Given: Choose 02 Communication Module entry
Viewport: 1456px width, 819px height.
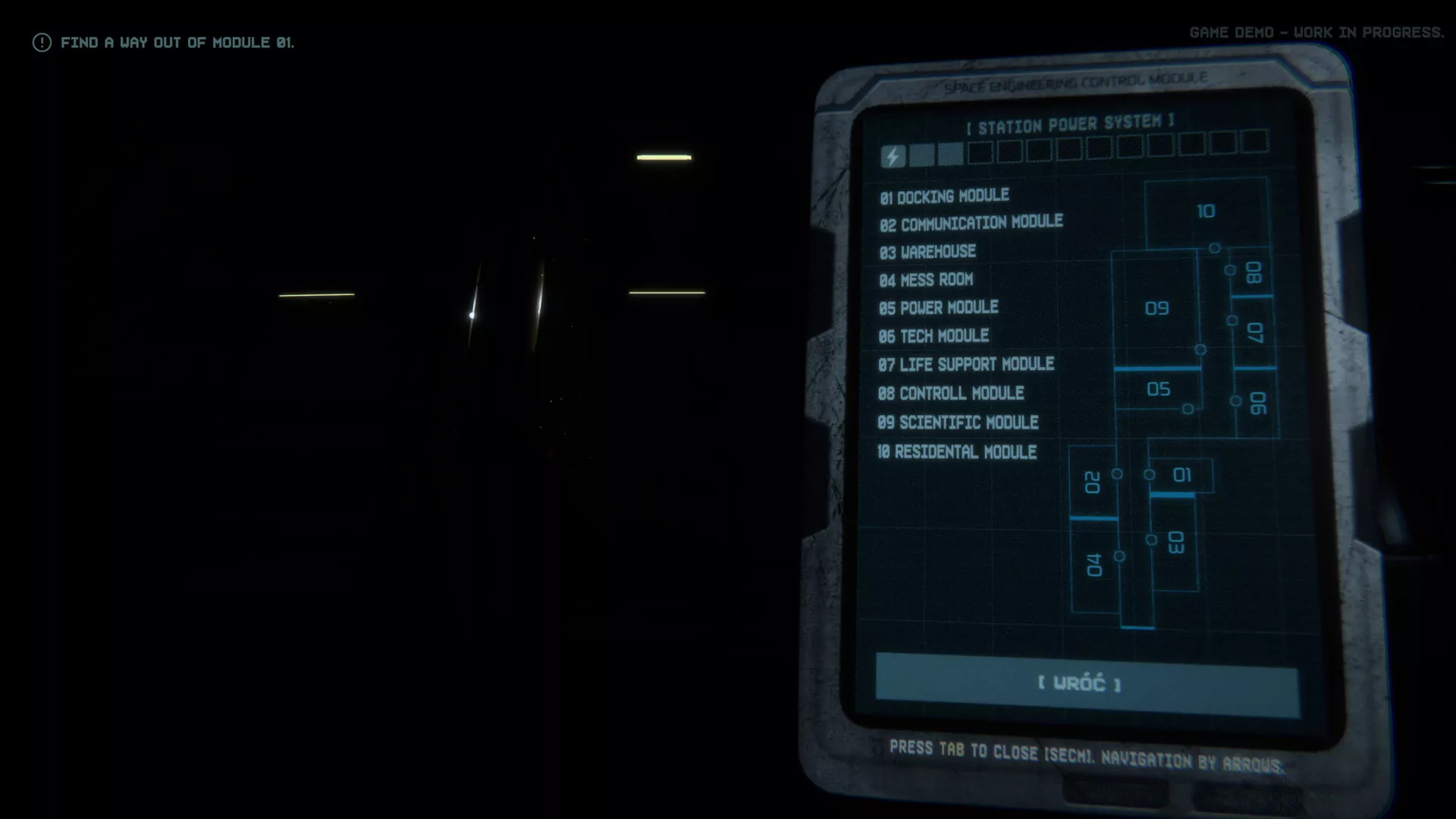Looking at the screenshot, I should click(x=971, y=224).
